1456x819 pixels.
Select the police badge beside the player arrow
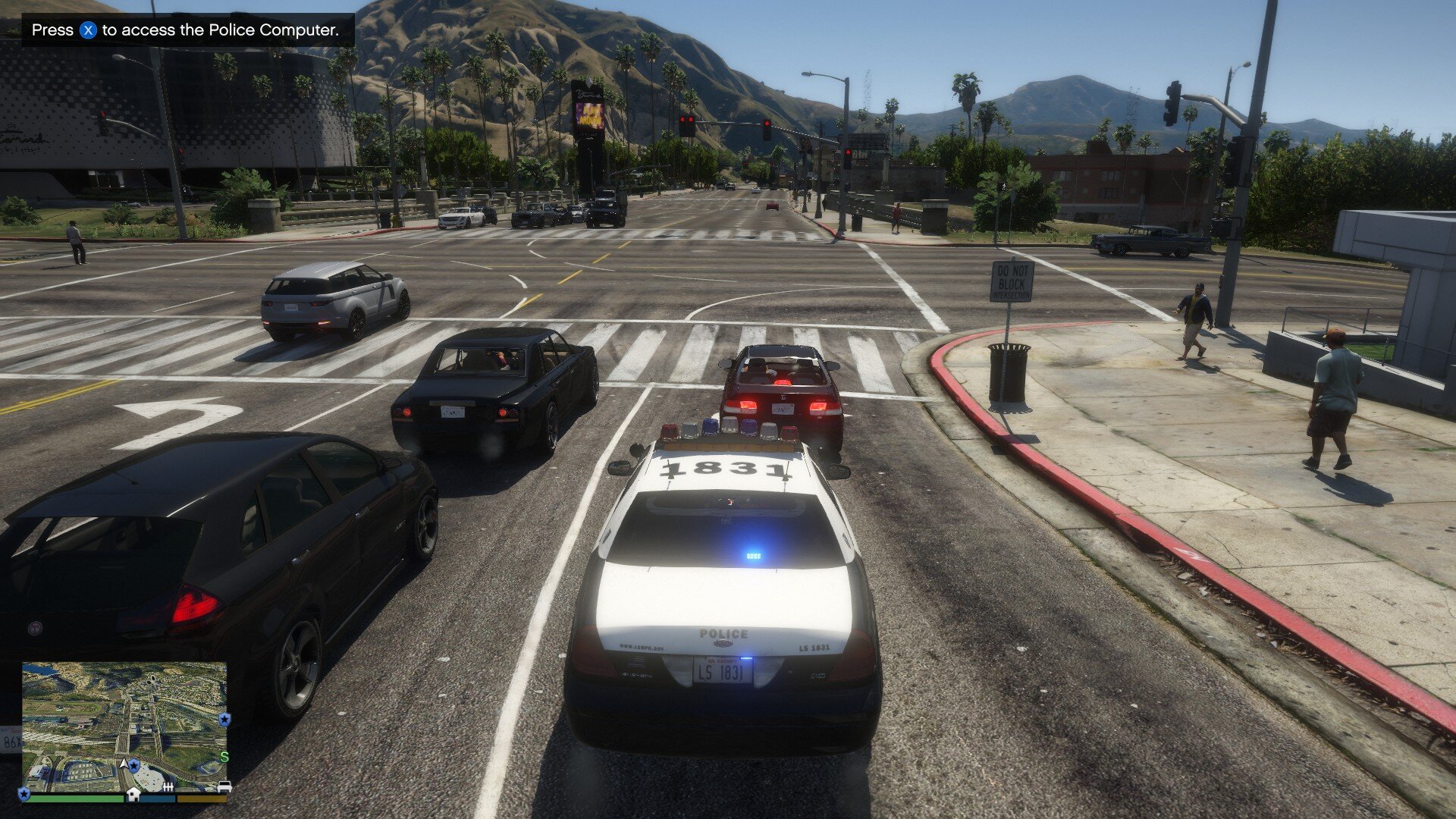click(135, 765)
